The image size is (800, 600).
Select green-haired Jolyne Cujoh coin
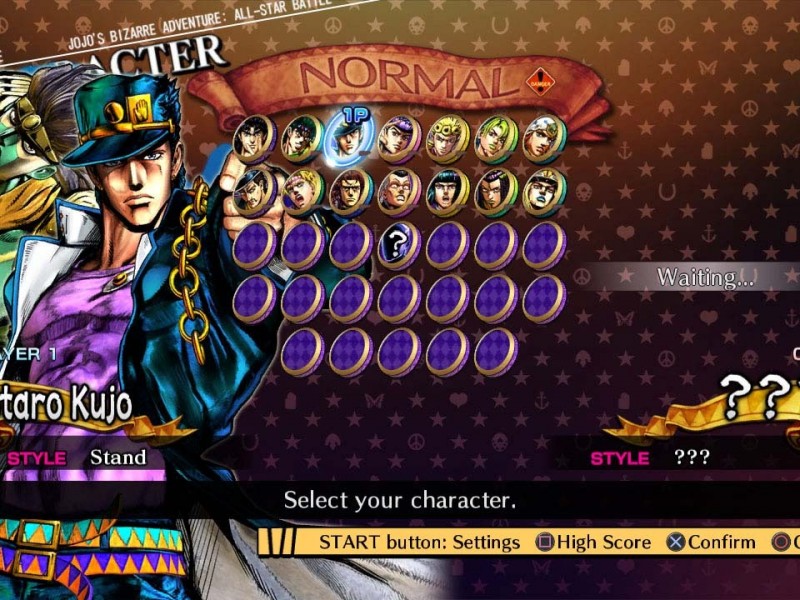495,139
